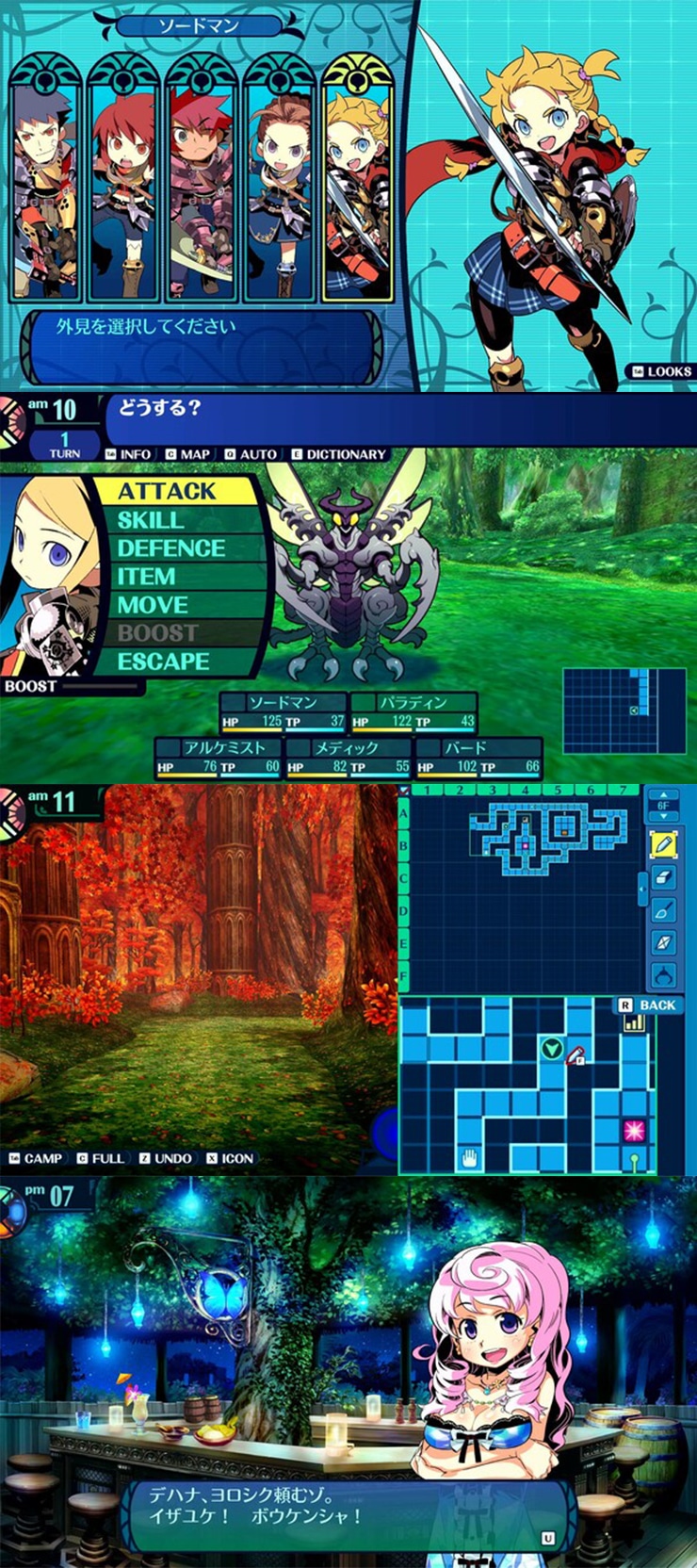Viewport: 697px width, 1568px height.
Task: Select ESCAPE to flee the battle
Action: 163,661
